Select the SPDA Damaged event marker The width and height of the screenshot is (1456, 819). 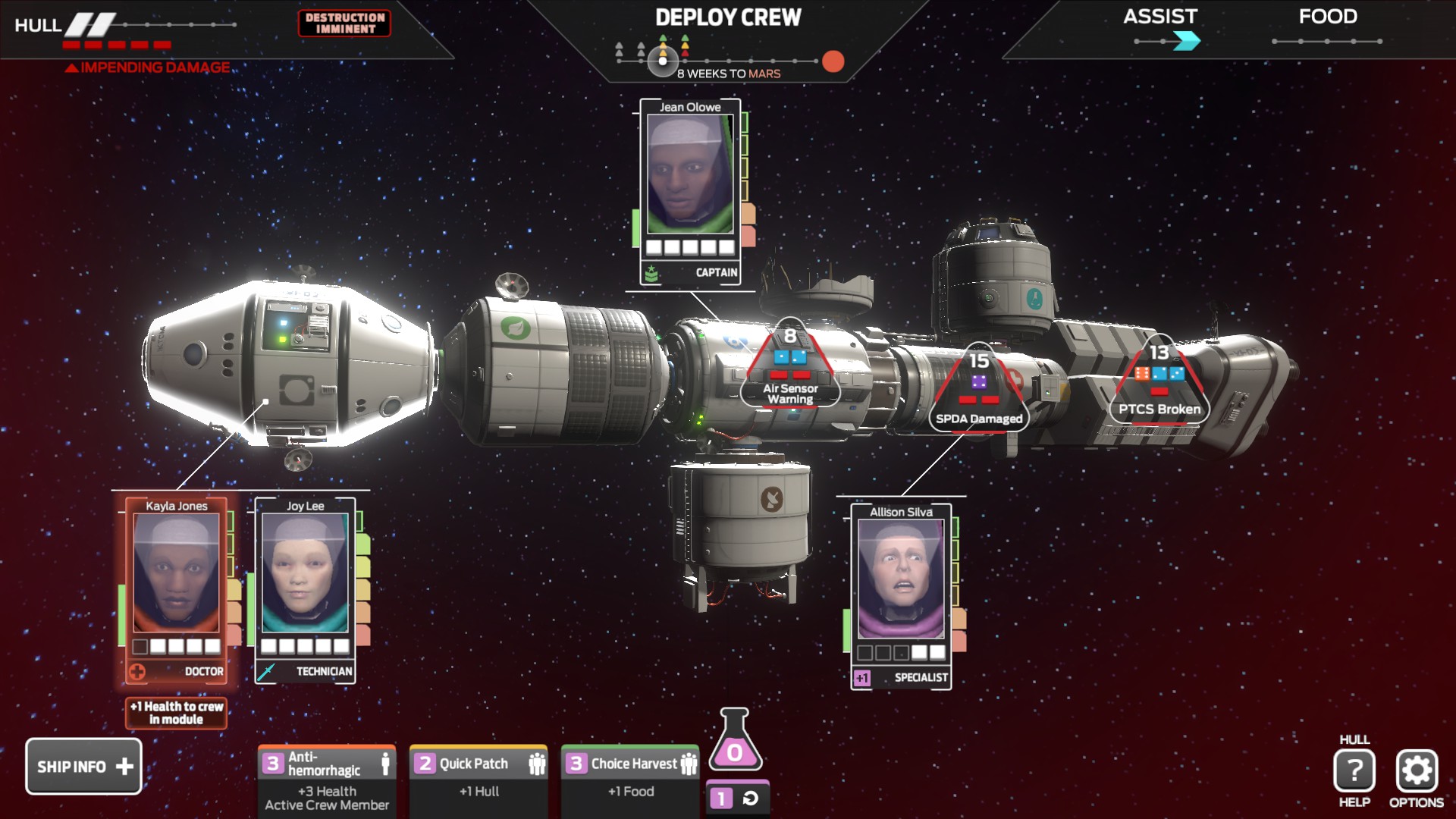point(978,392)
